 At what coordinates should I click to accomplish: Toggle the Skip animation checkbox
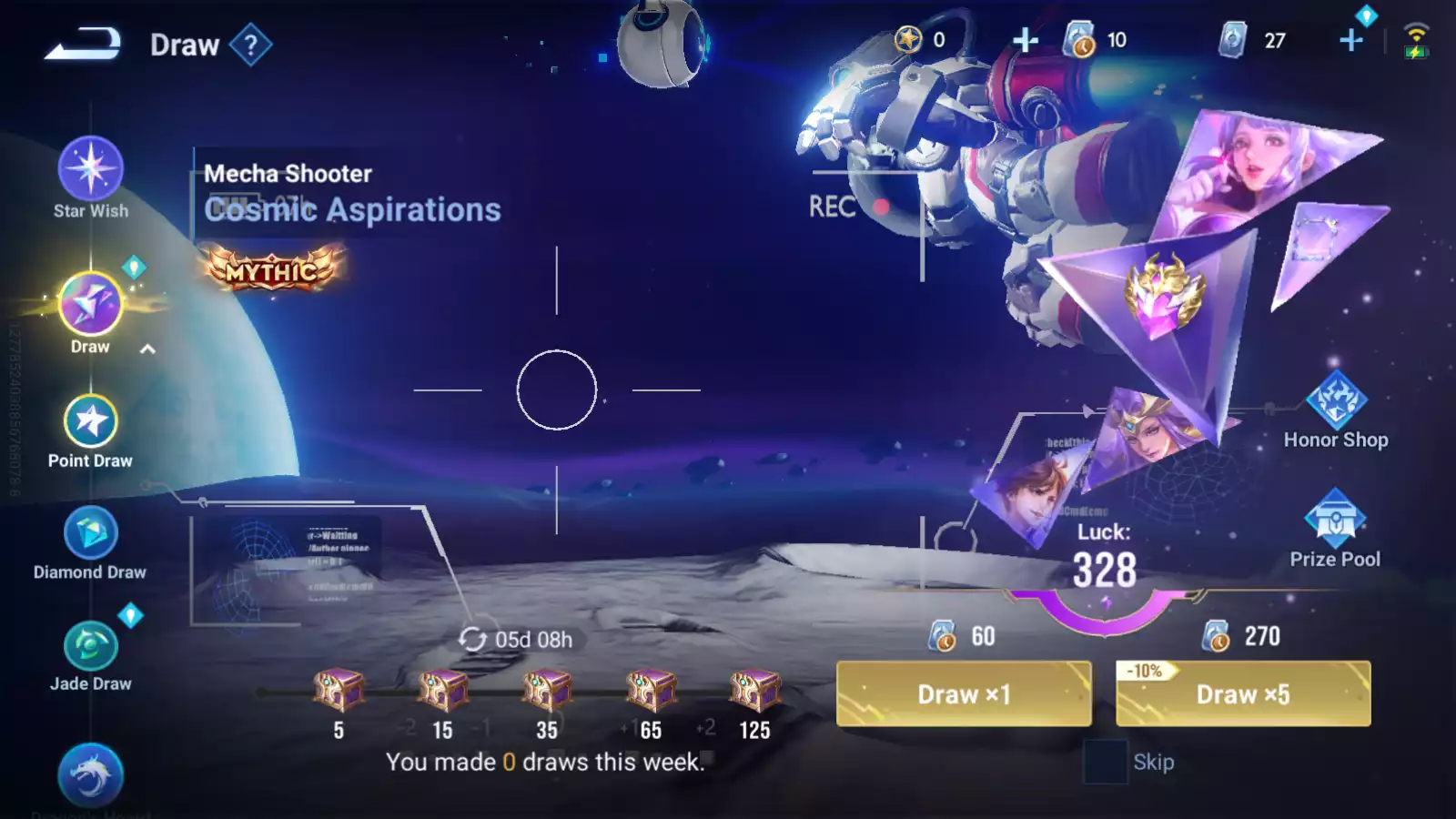tap(1105, 763)
